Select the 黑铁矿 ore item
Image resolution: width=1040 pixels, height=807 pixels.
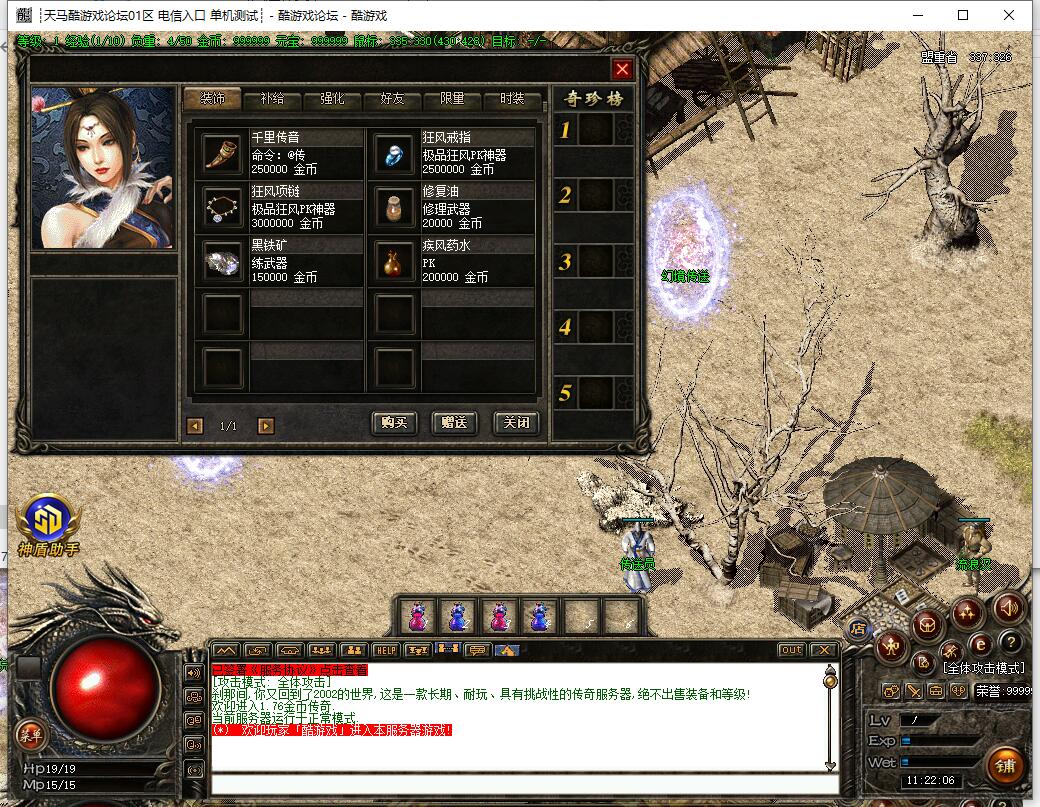point(222,260)
